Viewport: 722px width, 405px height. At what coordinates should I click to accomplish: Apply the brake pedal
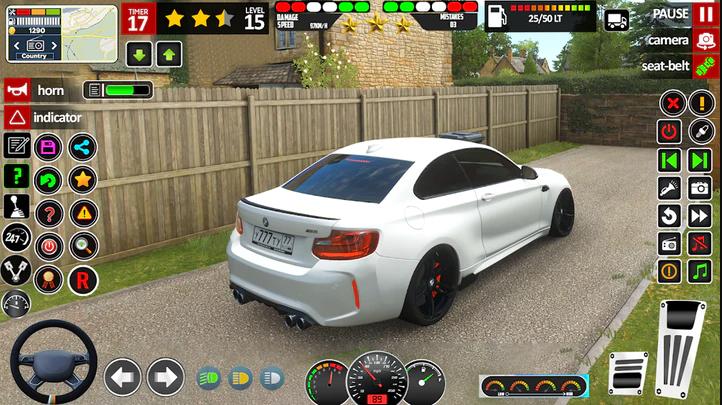coord(629,373)
